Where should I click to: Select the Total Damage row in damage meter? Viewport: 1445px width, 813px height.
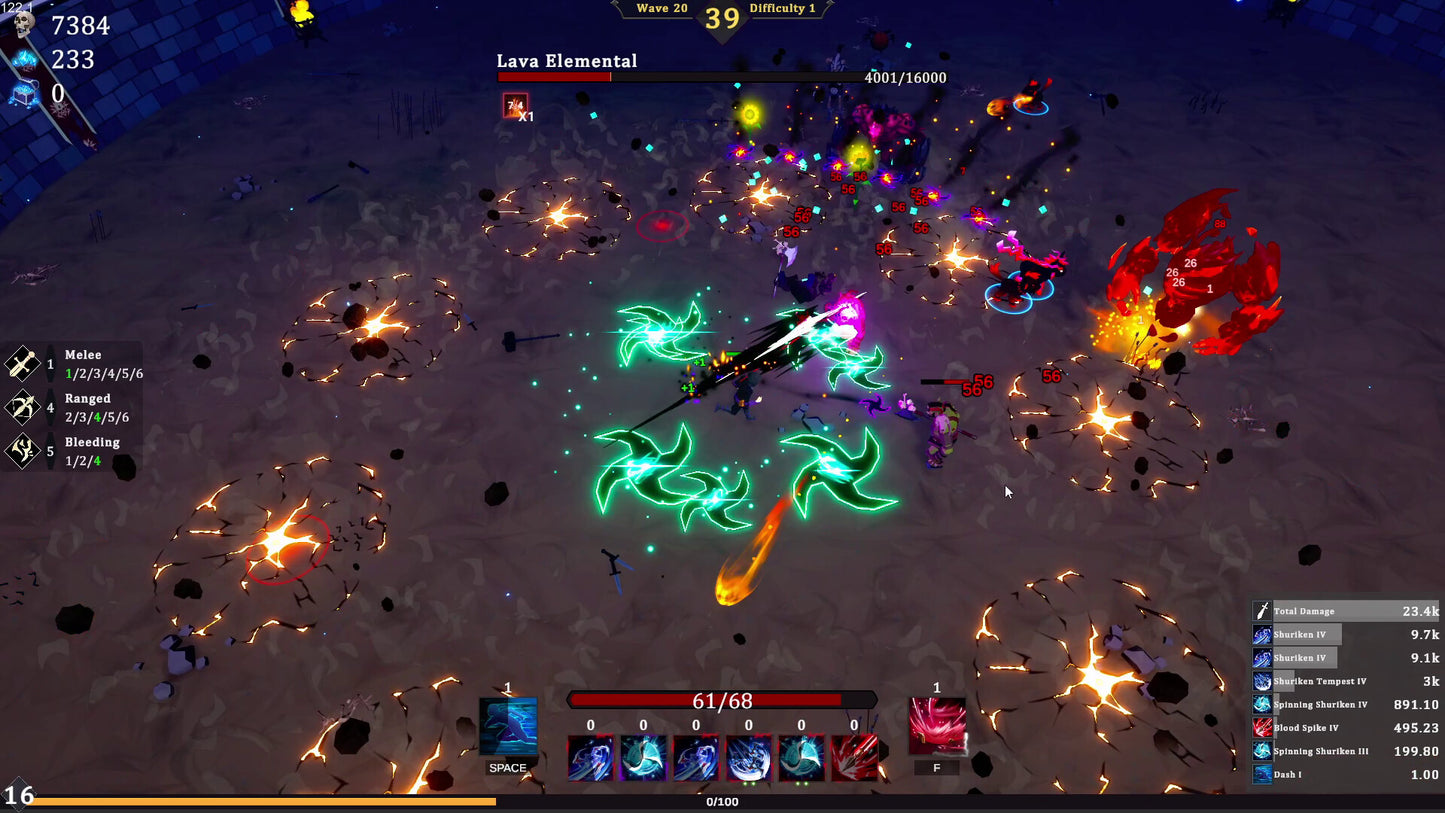click(x=1346, y=611)
